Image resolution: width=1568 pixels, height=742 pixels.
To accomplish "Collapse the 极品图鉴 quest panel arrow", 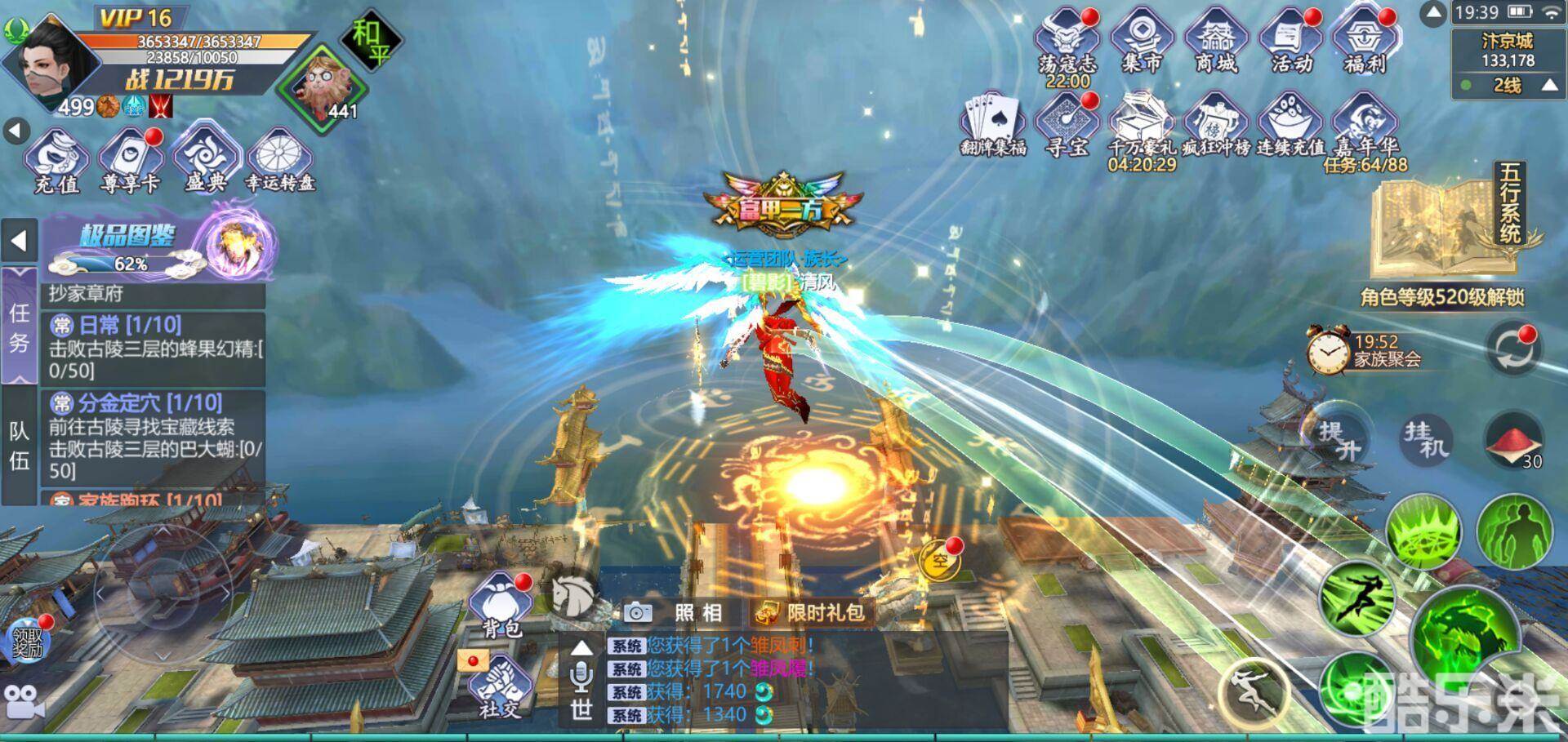I will click(18, 241).
